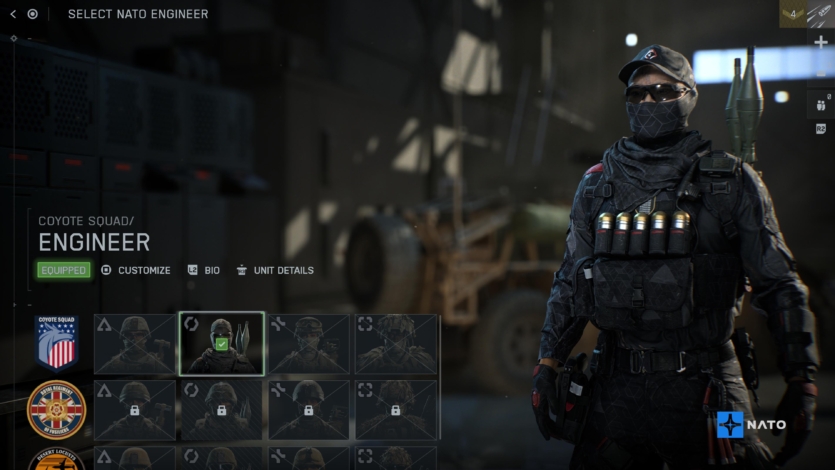Screen dimensions: 835x470
Task: Choose the Coyote Squad Support soldier tile
Action: [x=308, y=343]
